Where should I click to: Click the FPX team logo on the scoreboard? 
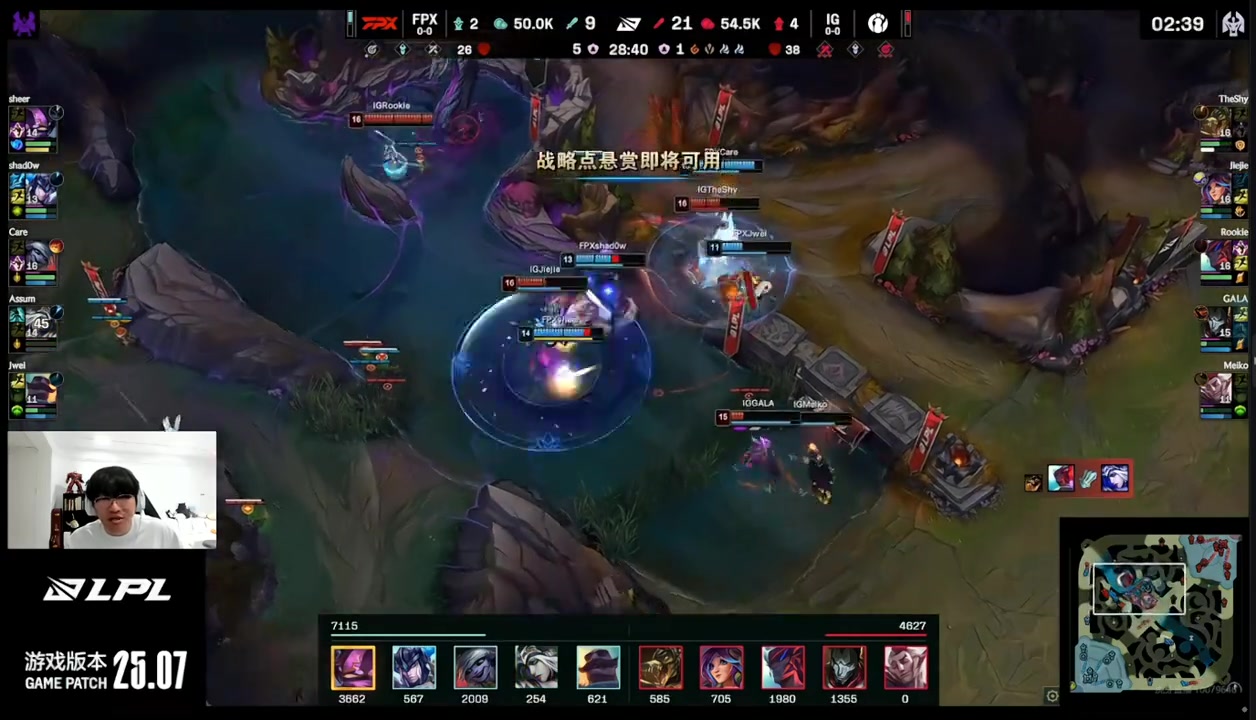pos(380,23)
